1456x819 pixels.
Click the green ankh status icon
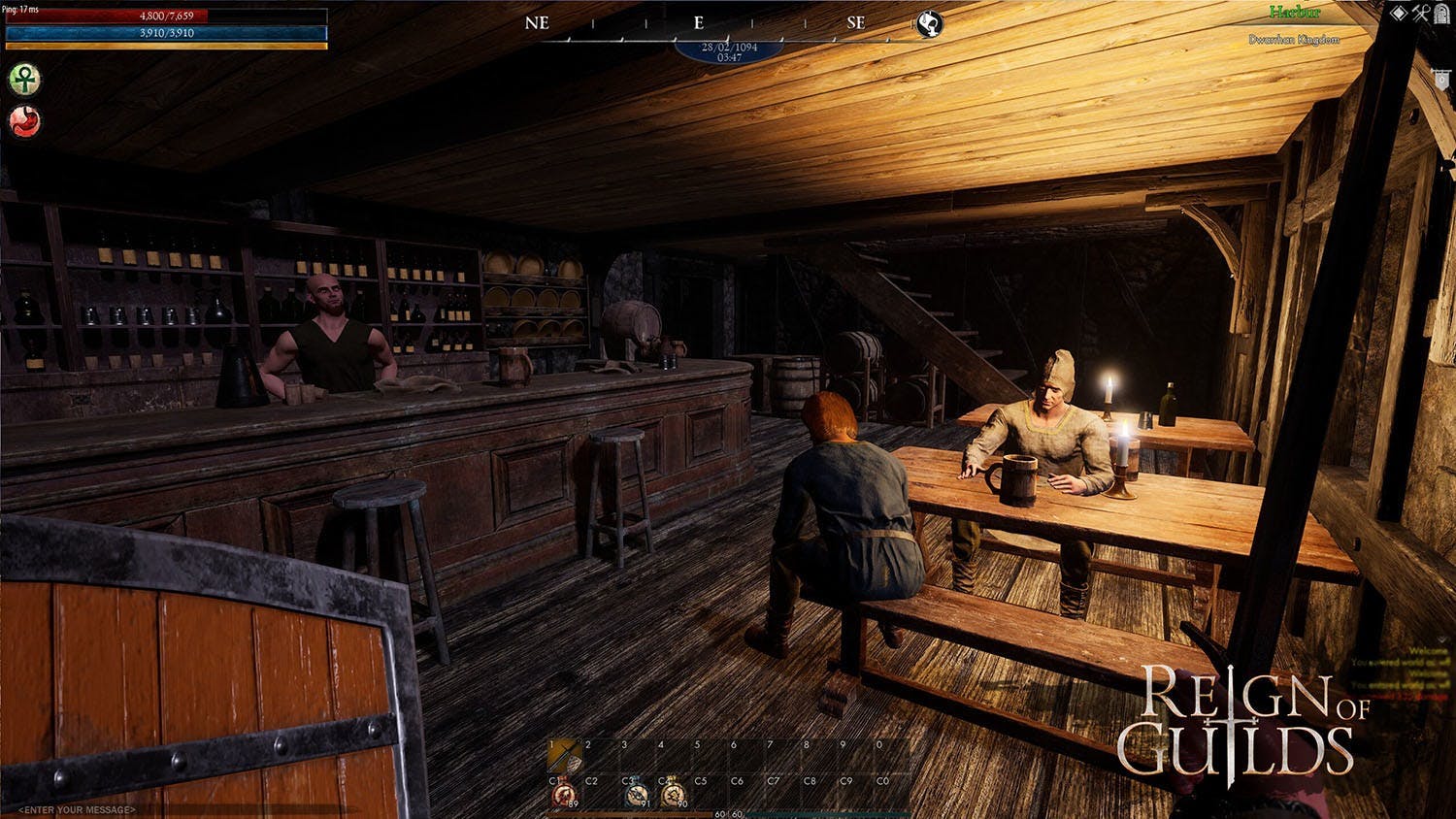24,79
